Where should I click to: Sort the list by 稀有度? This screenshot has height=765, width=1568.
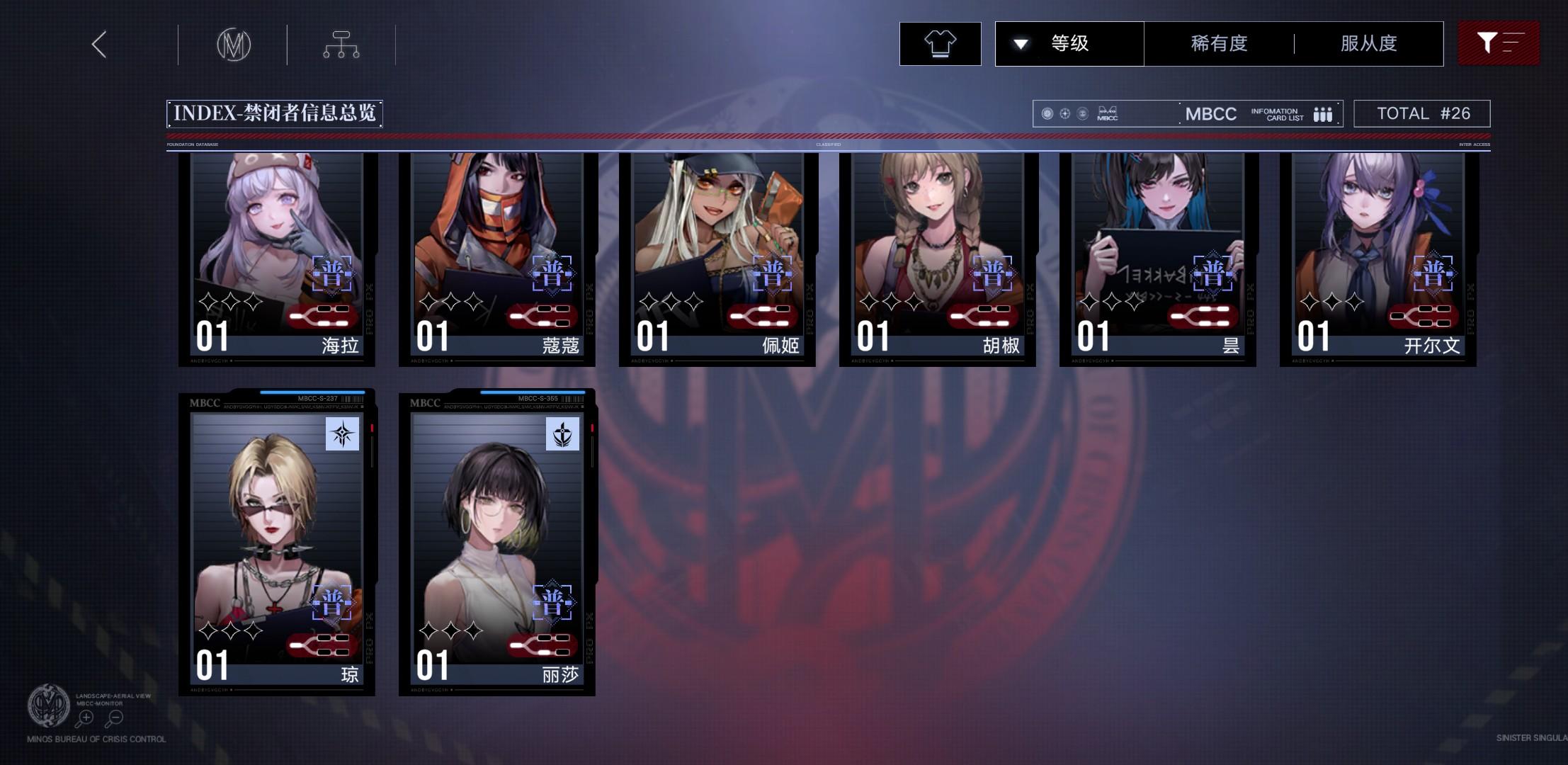(1219, 44)
